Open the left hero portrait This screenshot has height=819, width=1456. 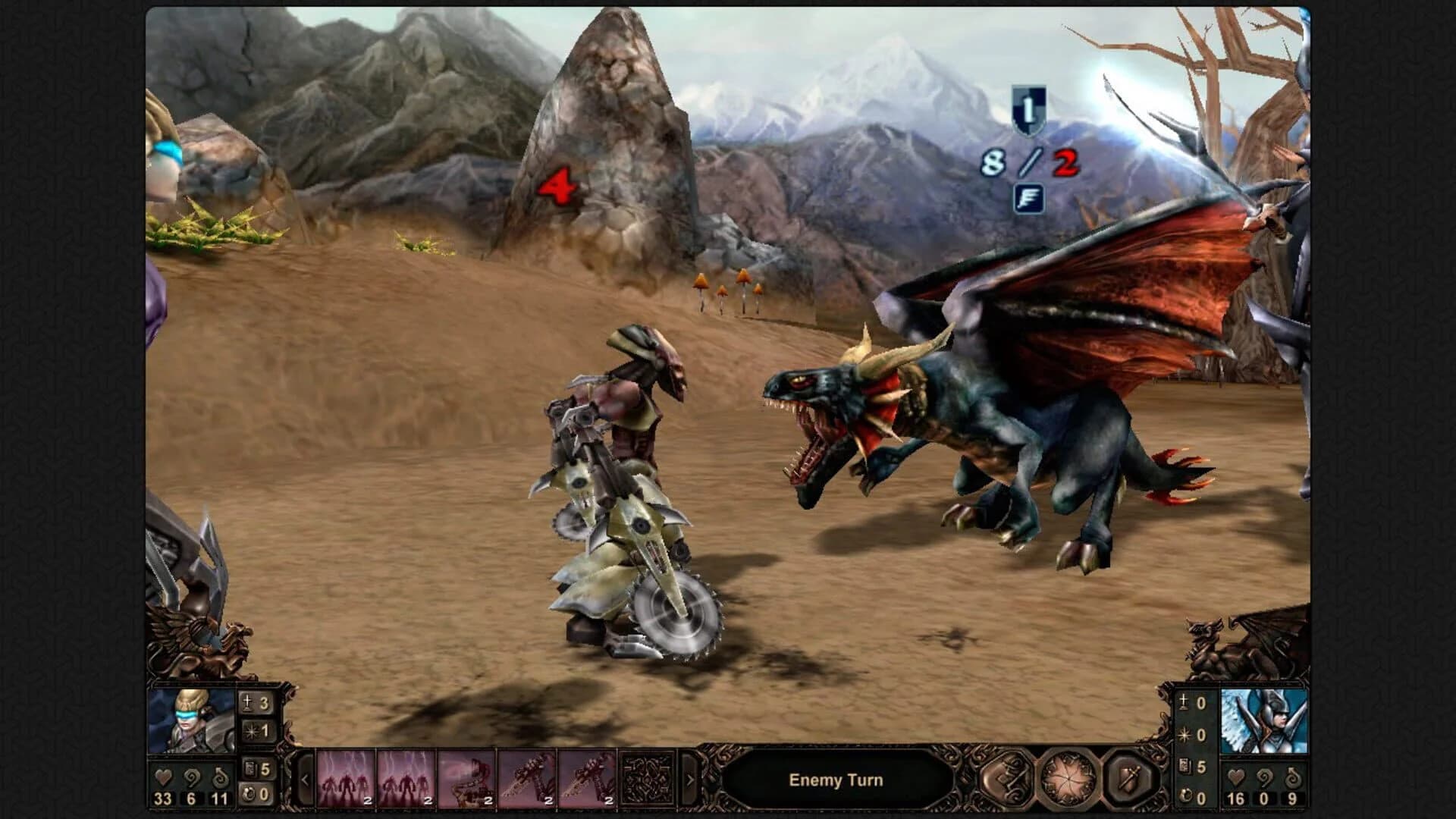[x=190, y=719]
